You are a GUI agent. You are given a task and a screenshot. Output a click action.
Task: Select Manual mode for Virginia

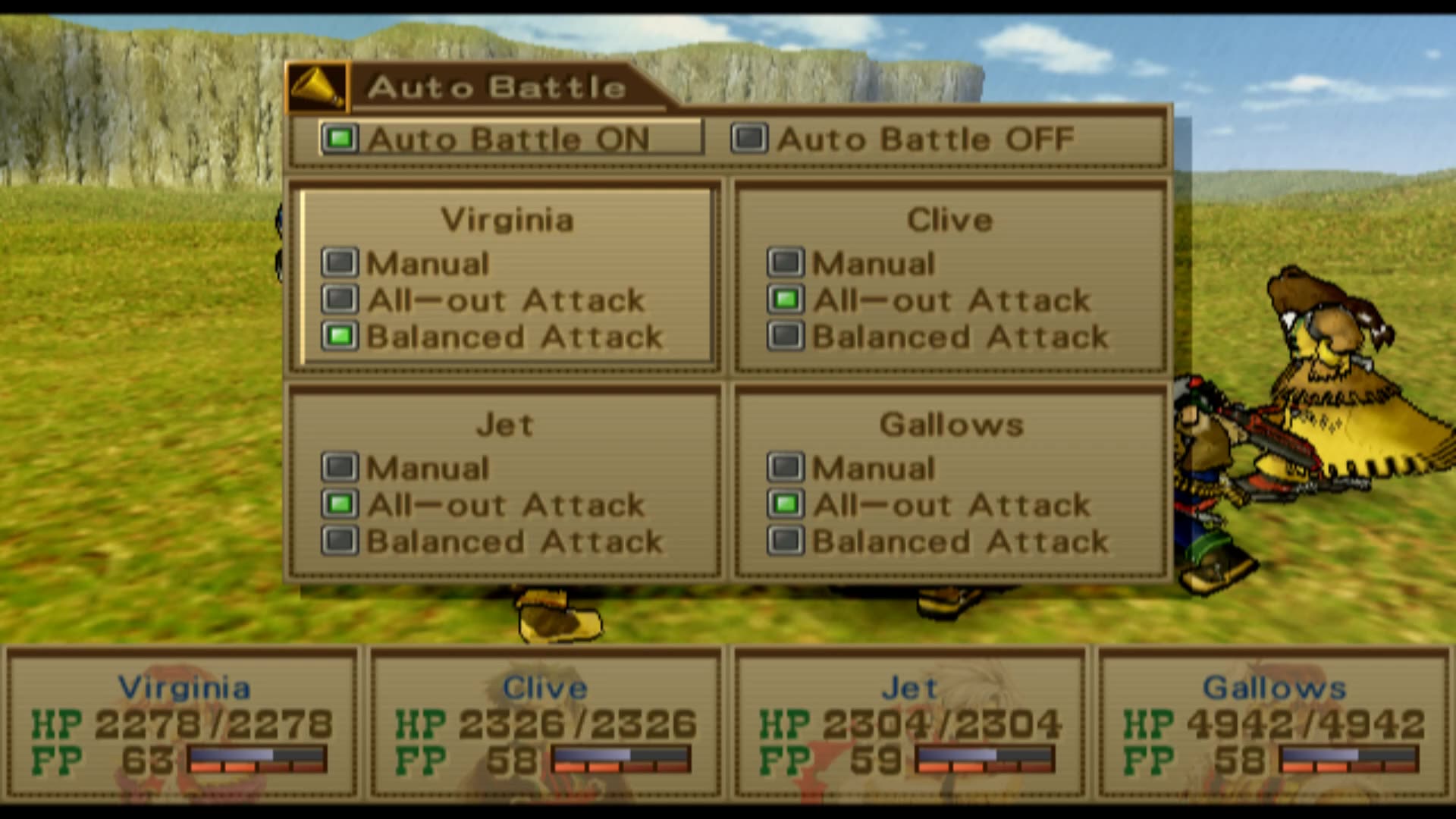pos(340,263)
